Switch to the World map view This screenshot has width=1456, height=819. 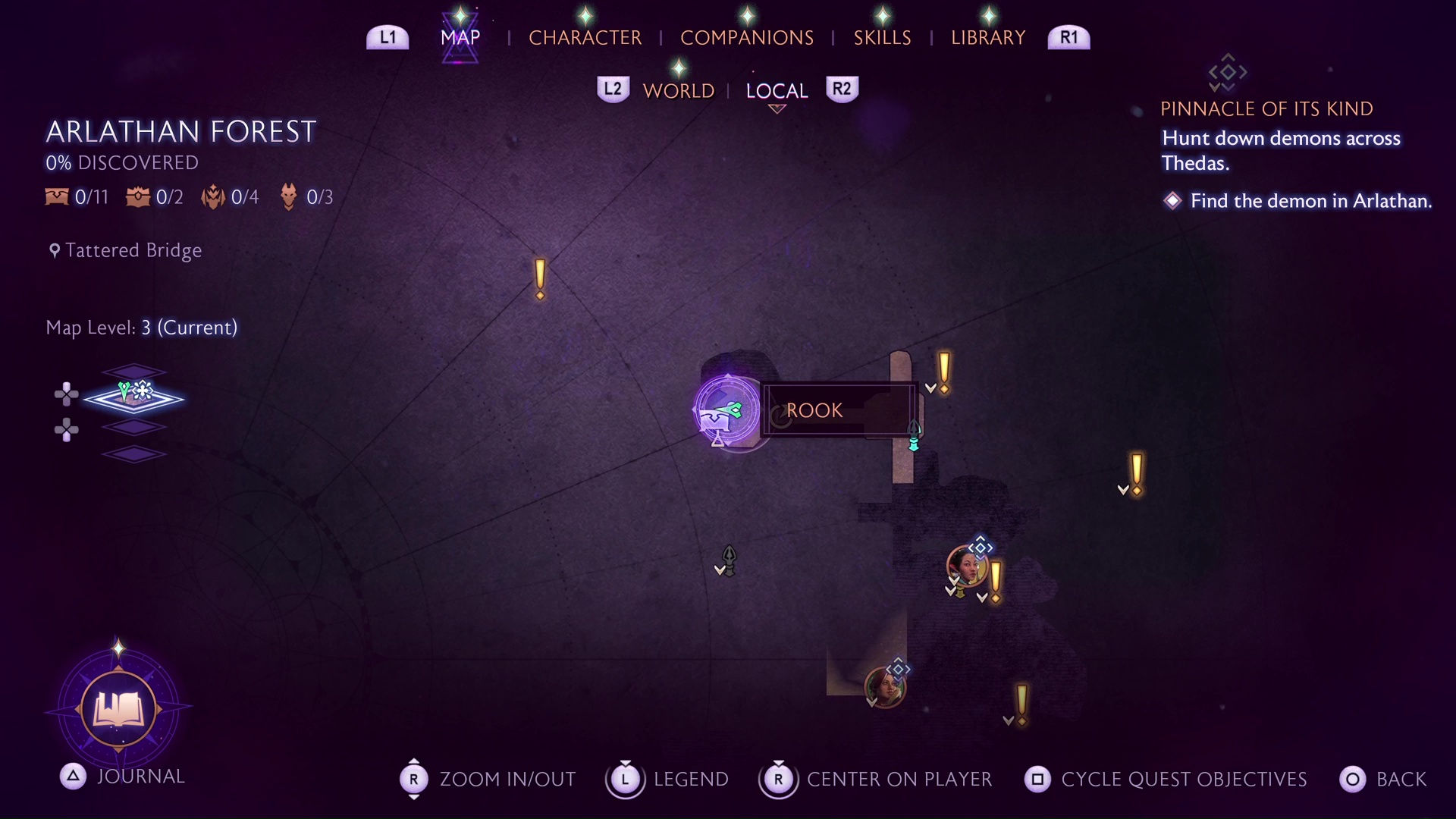[x=678, y=91]
